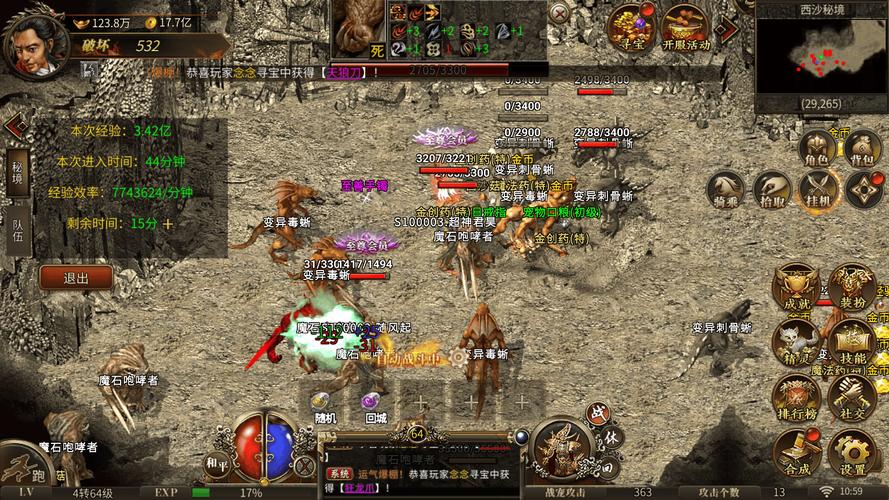Open the 社交 social menu
This screenshot has width=889, height=500.
click(853, 398)
